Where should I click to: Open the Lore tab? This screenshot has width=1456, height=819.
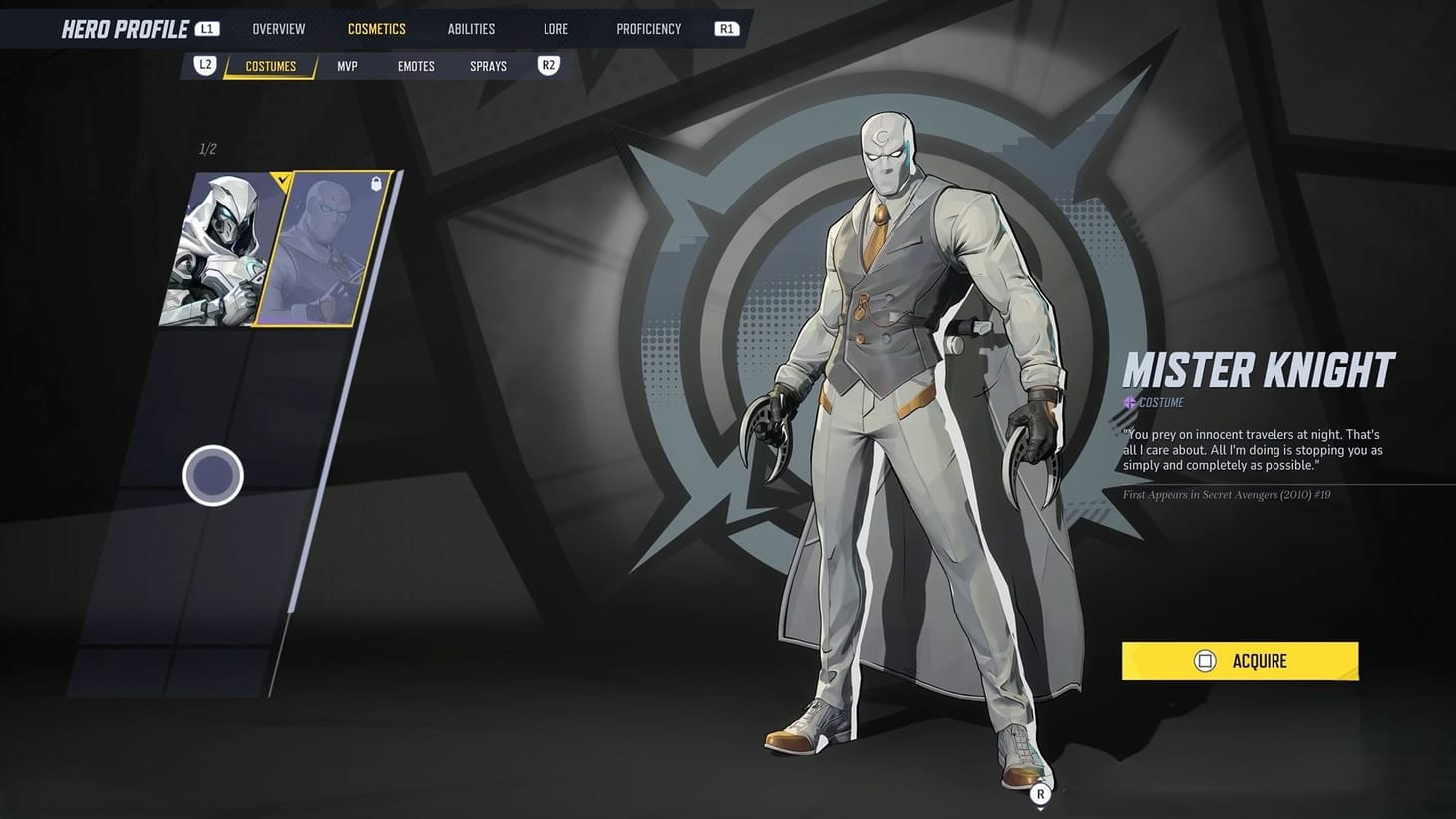[555, 28]
